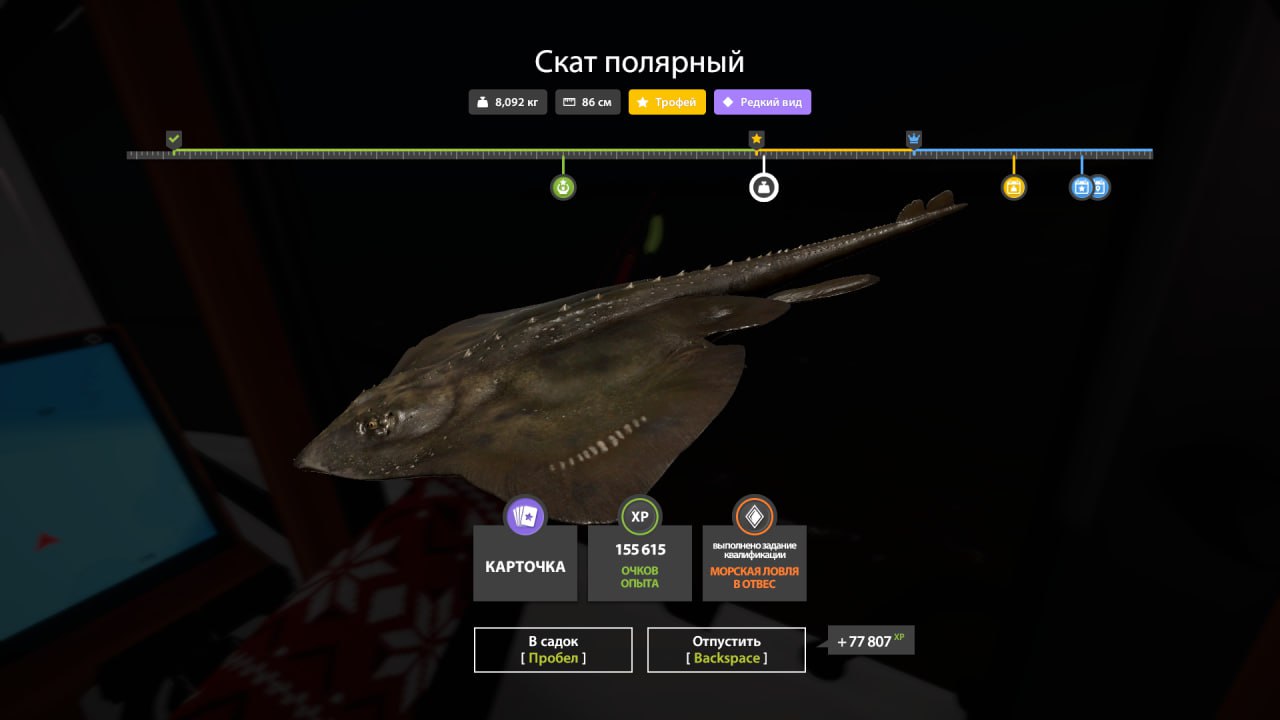This screenshot has height=720, width=1280.
Task: Toggle the green checkmark marker on the scale
Action: 172,137
